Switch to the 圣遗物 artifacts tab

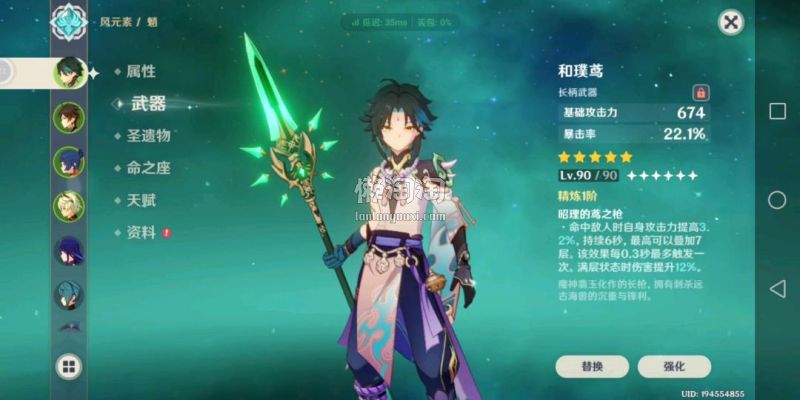[x=148, y=136]
